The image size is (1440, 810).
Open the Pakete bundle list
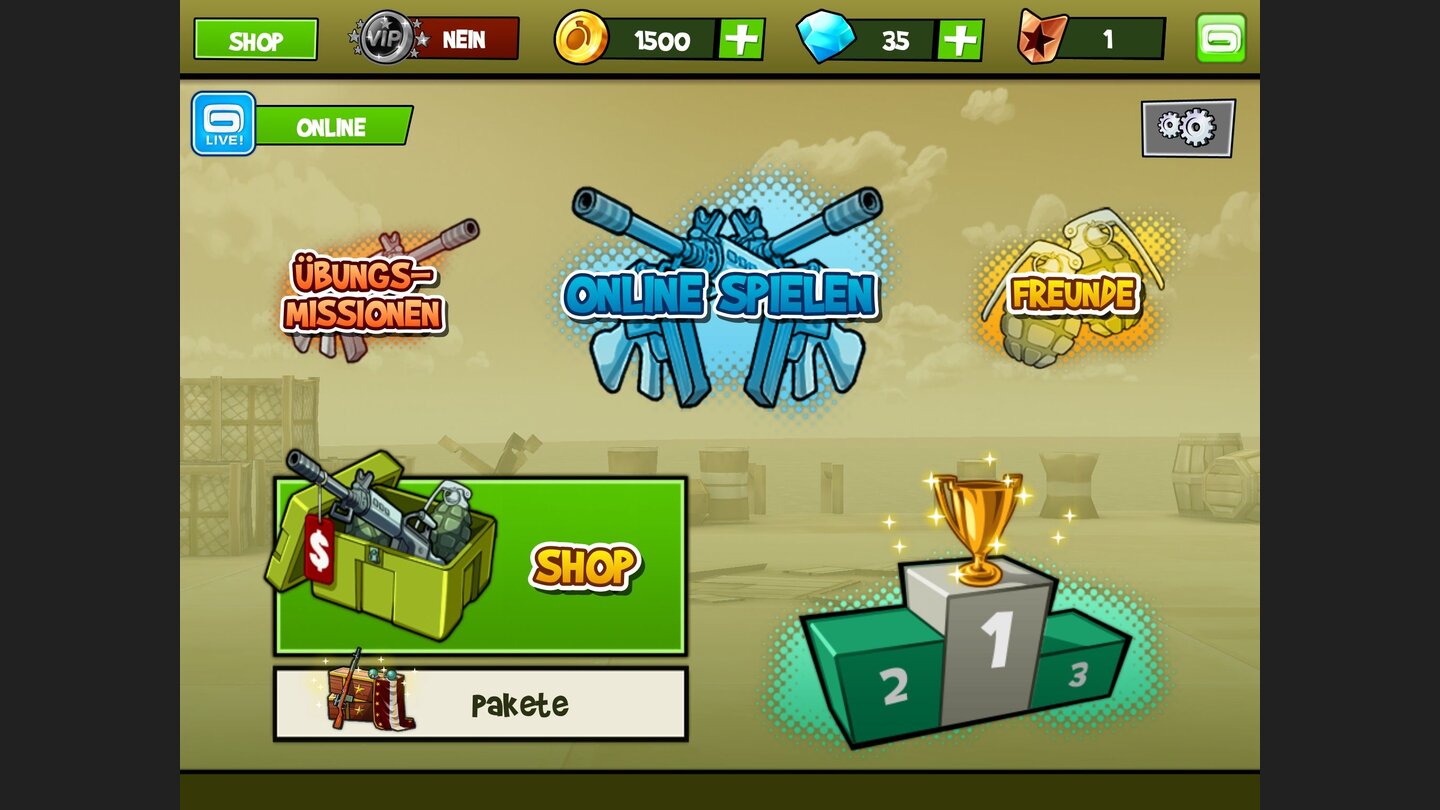tap(520, 703)
